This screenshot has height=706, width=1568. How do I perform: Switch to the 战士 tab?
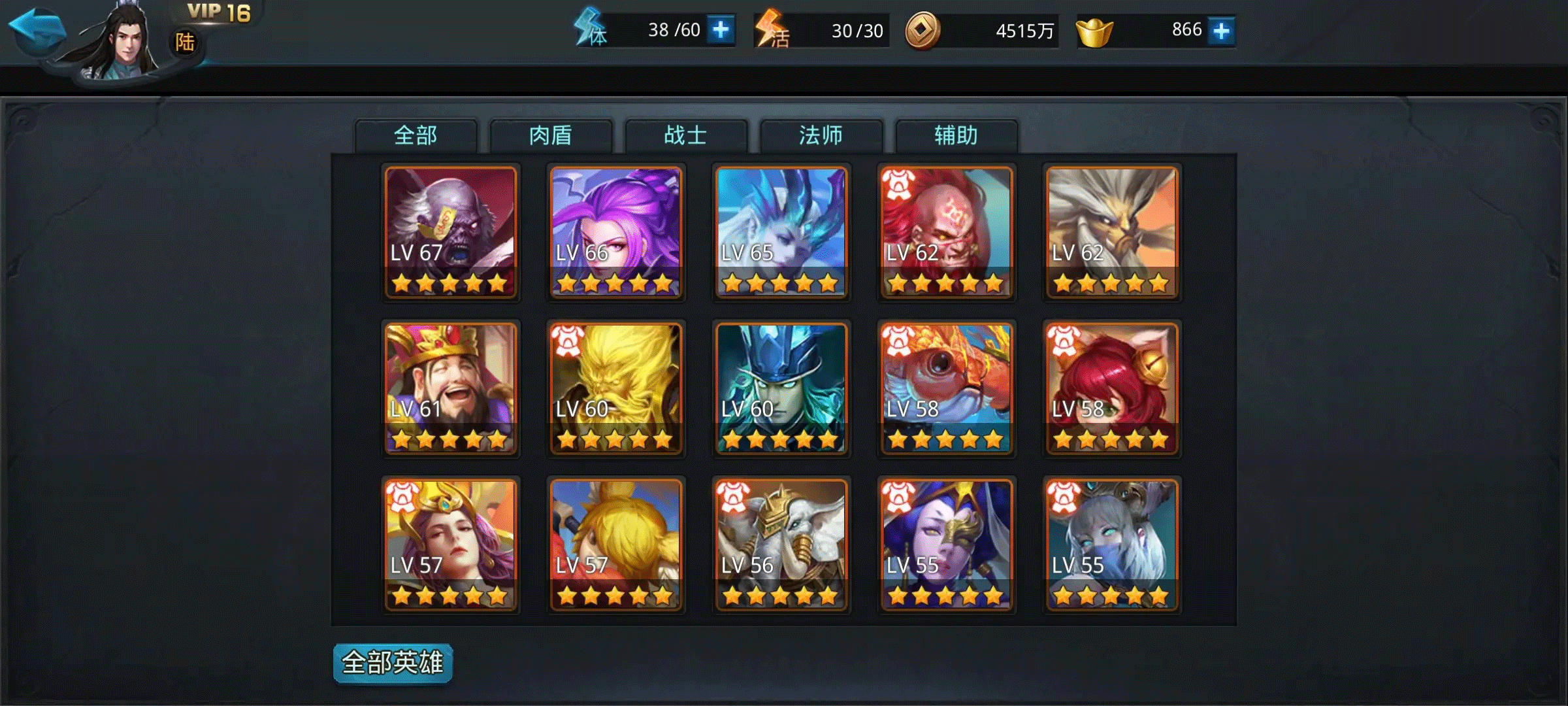click(x=686, y=136)
